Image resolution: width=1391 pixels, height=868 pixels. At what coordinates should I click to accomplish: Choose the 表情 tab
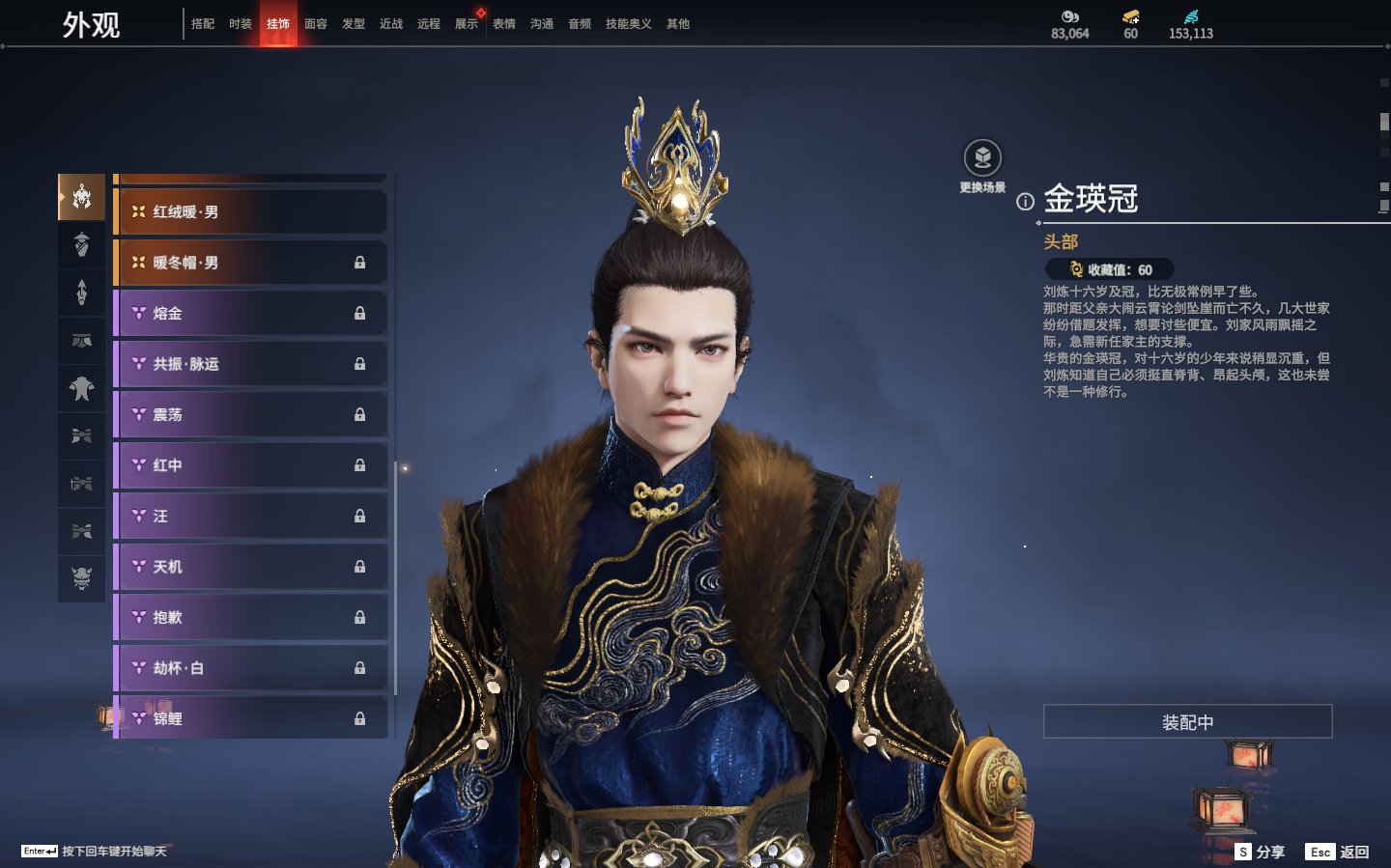pos(504,24)
